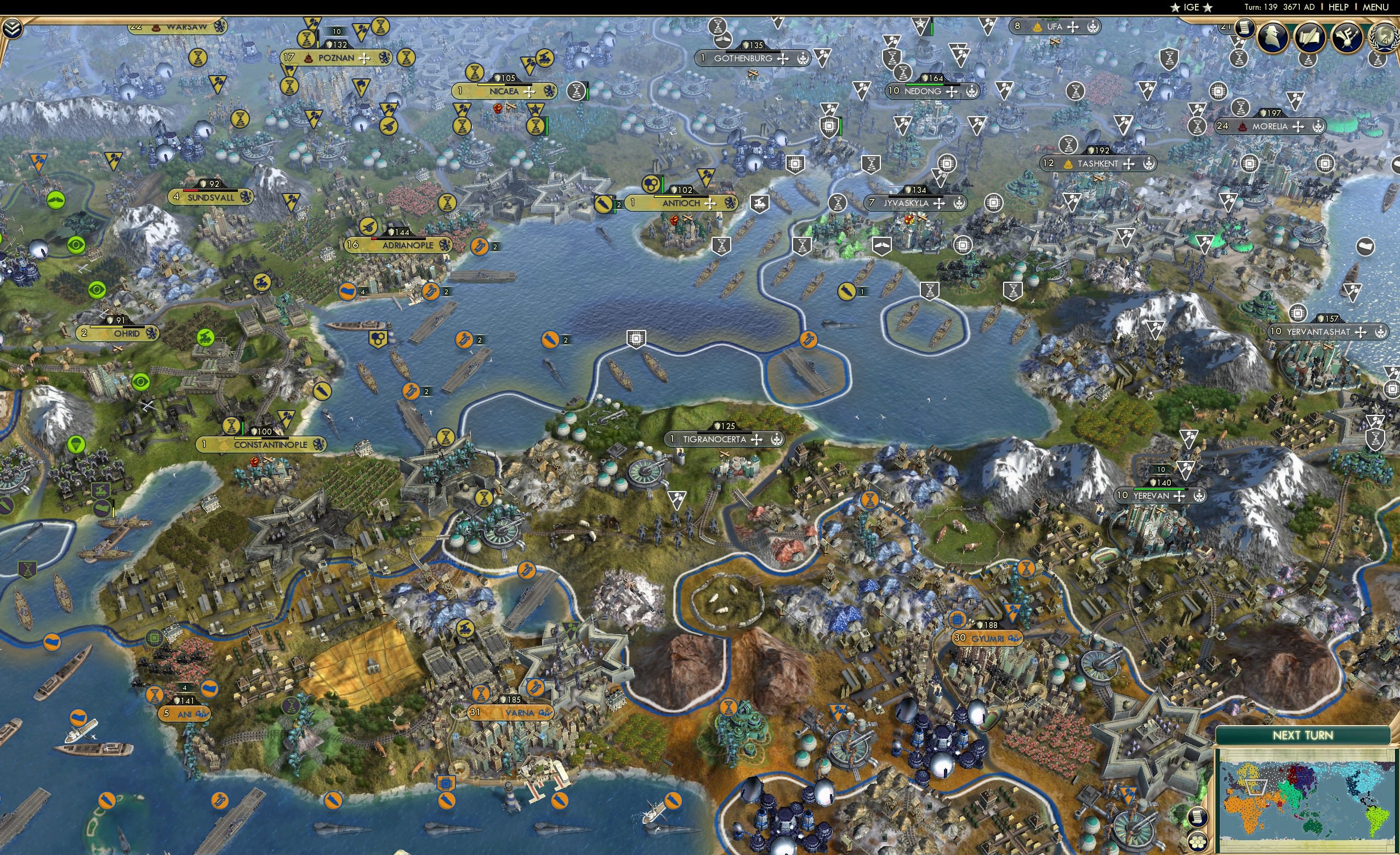
Task: Open the World Congress globe icon
Action: 1384,36
